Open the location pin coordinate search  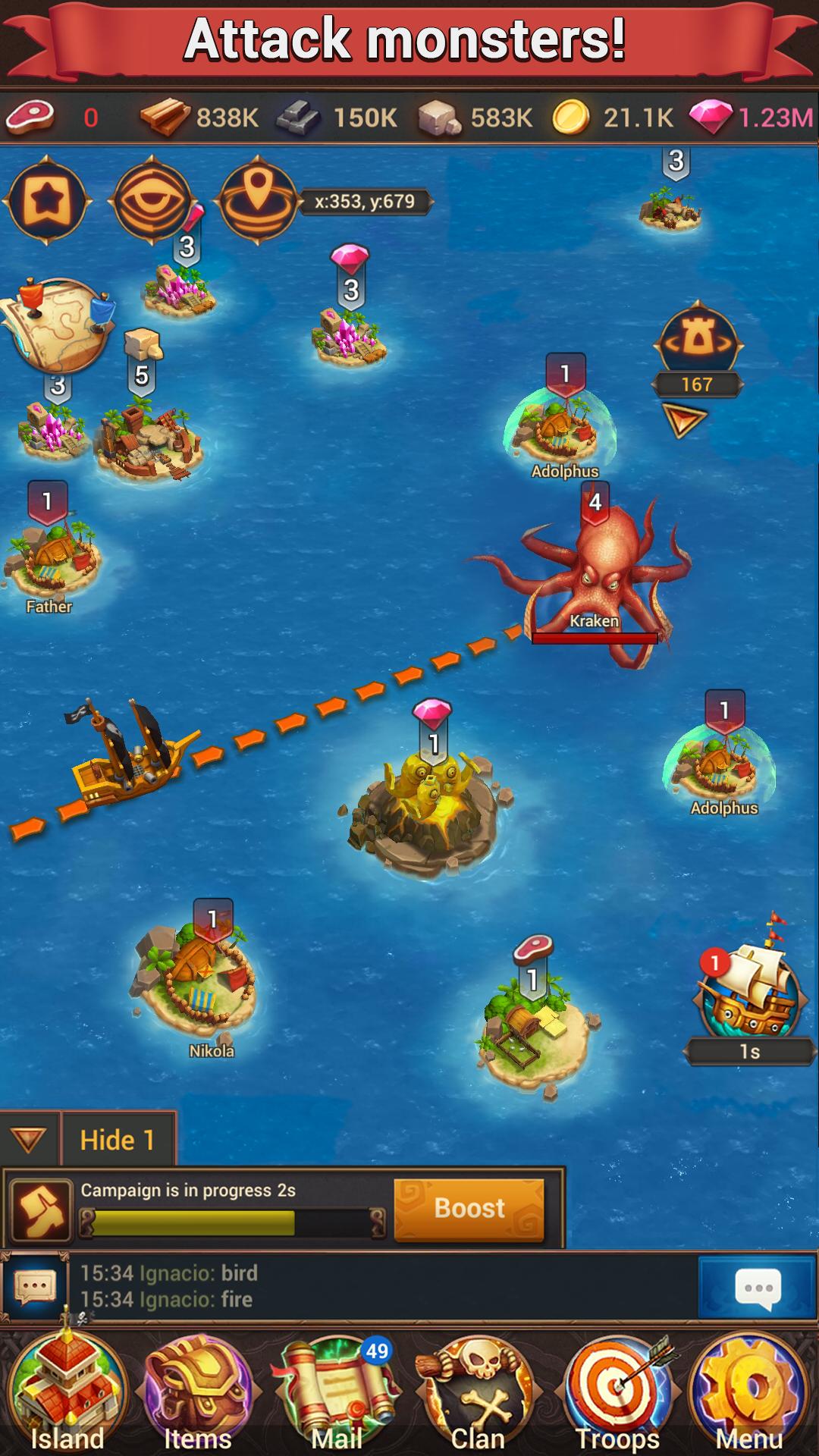258,199
